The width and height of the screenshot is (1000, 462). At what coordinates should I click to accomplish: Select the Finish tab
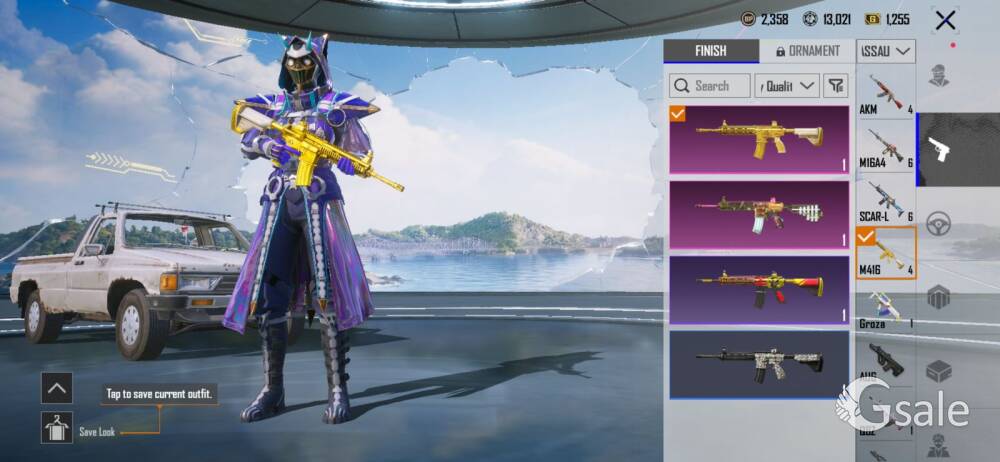coord(710,51)
